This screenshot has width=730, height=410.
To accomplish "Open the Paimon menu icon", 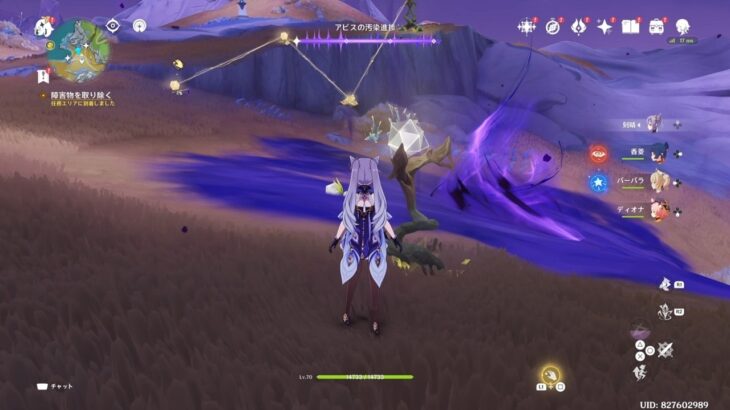I will [x=43, y=27].
